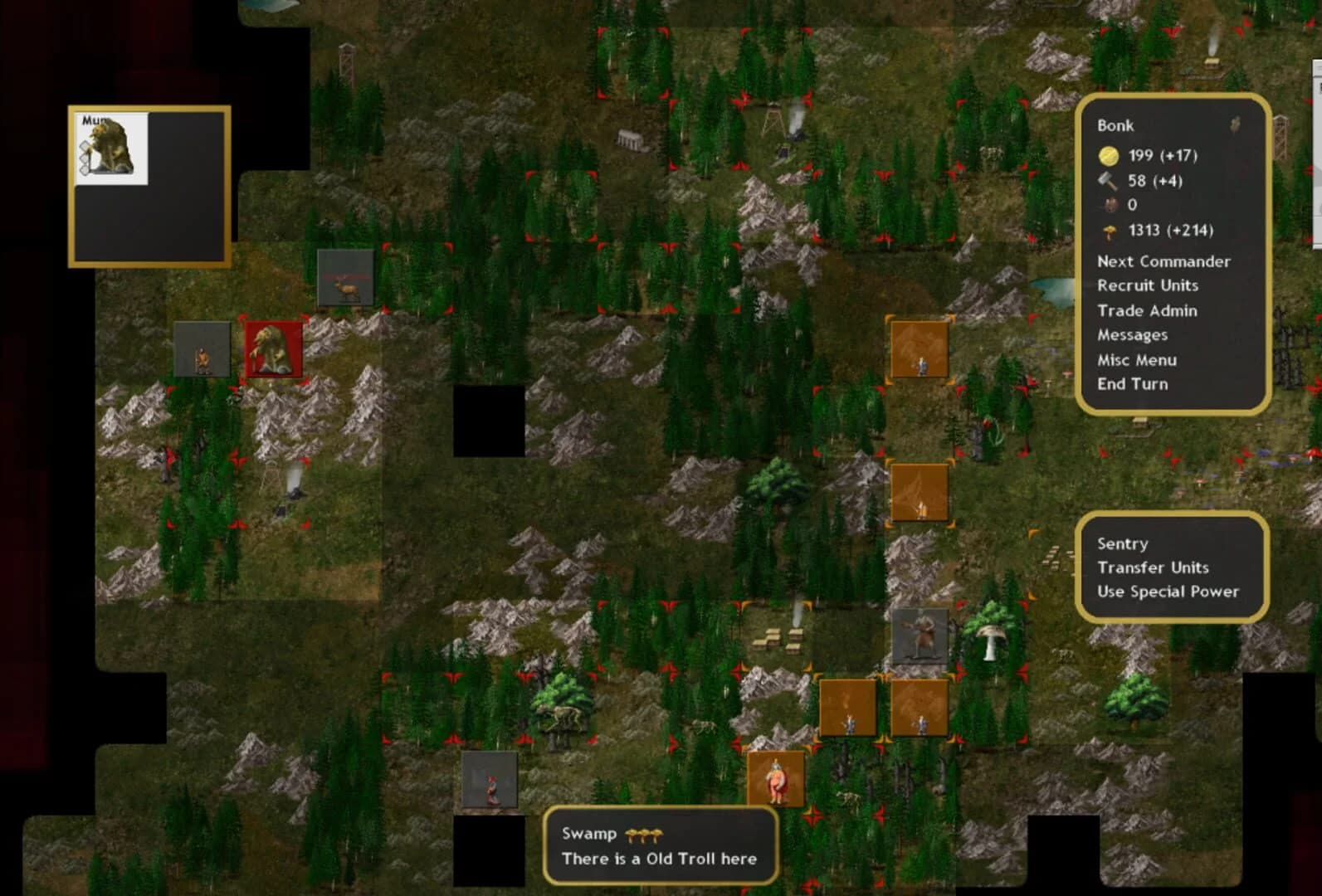The height and width of the screenshot is (896, 1322).
Task: Click a mushroom icon in the Swamp tooltip
Action: [643, 834]
